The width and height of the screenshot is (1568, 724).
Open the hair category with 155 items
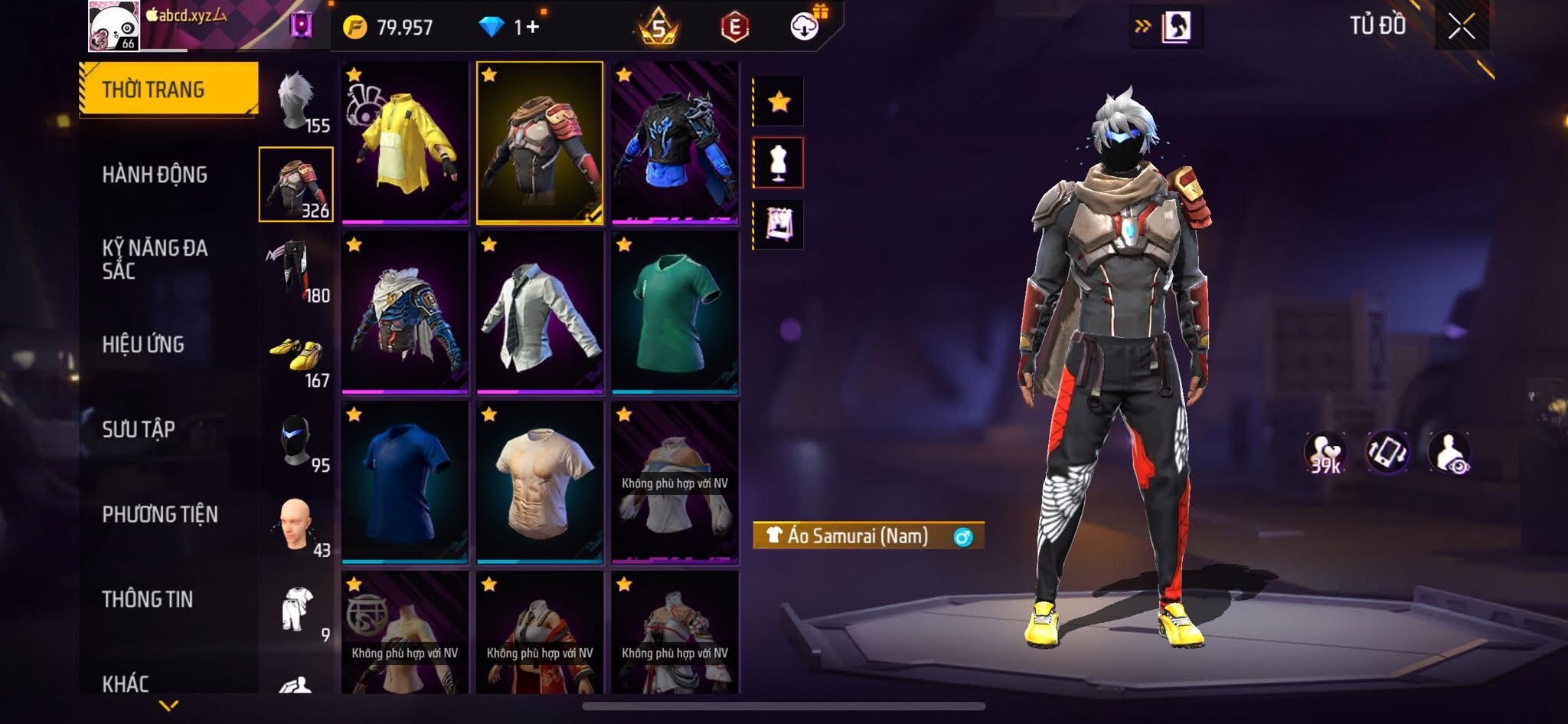click(297, 103)
